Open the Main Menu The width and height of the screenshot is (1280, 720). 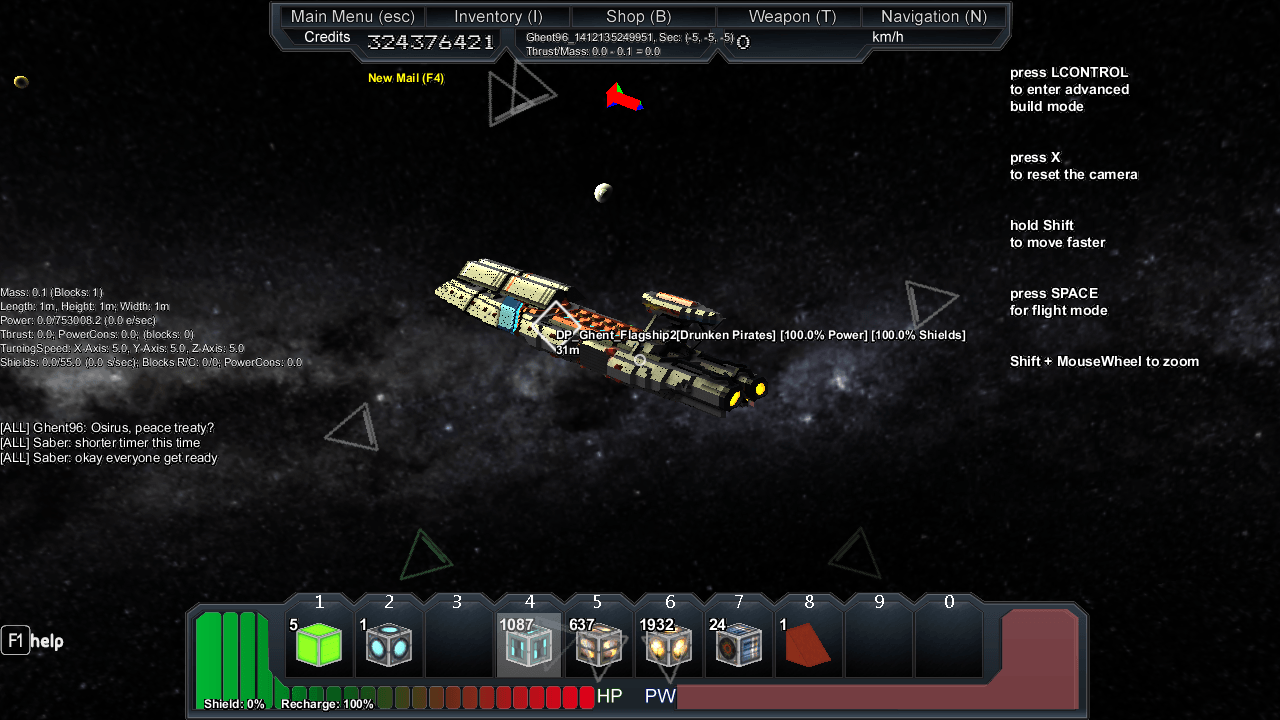click(353, 16)
